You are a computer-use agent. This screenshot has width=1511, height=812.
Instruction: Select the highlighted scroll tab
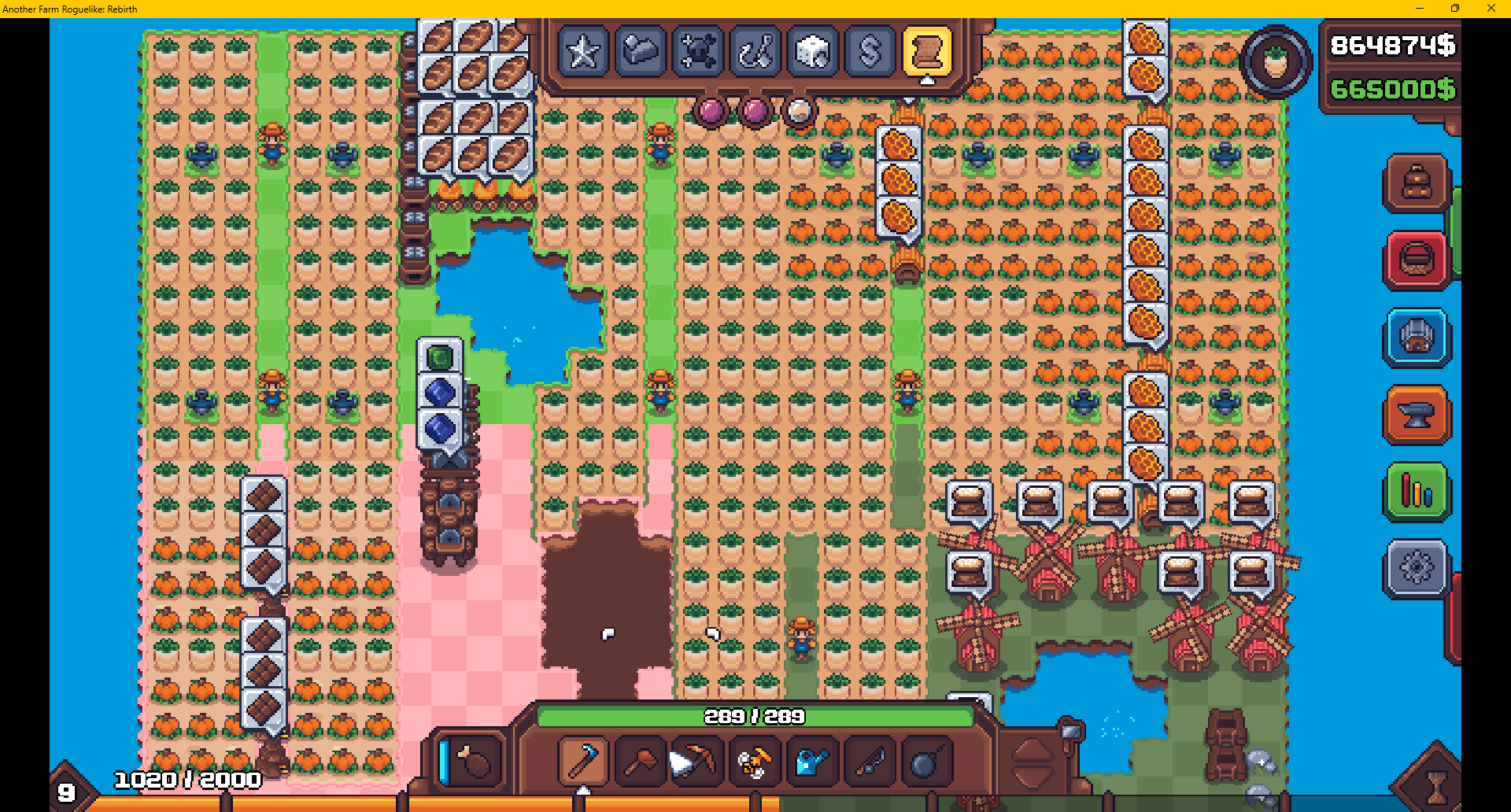pos(927,52)
